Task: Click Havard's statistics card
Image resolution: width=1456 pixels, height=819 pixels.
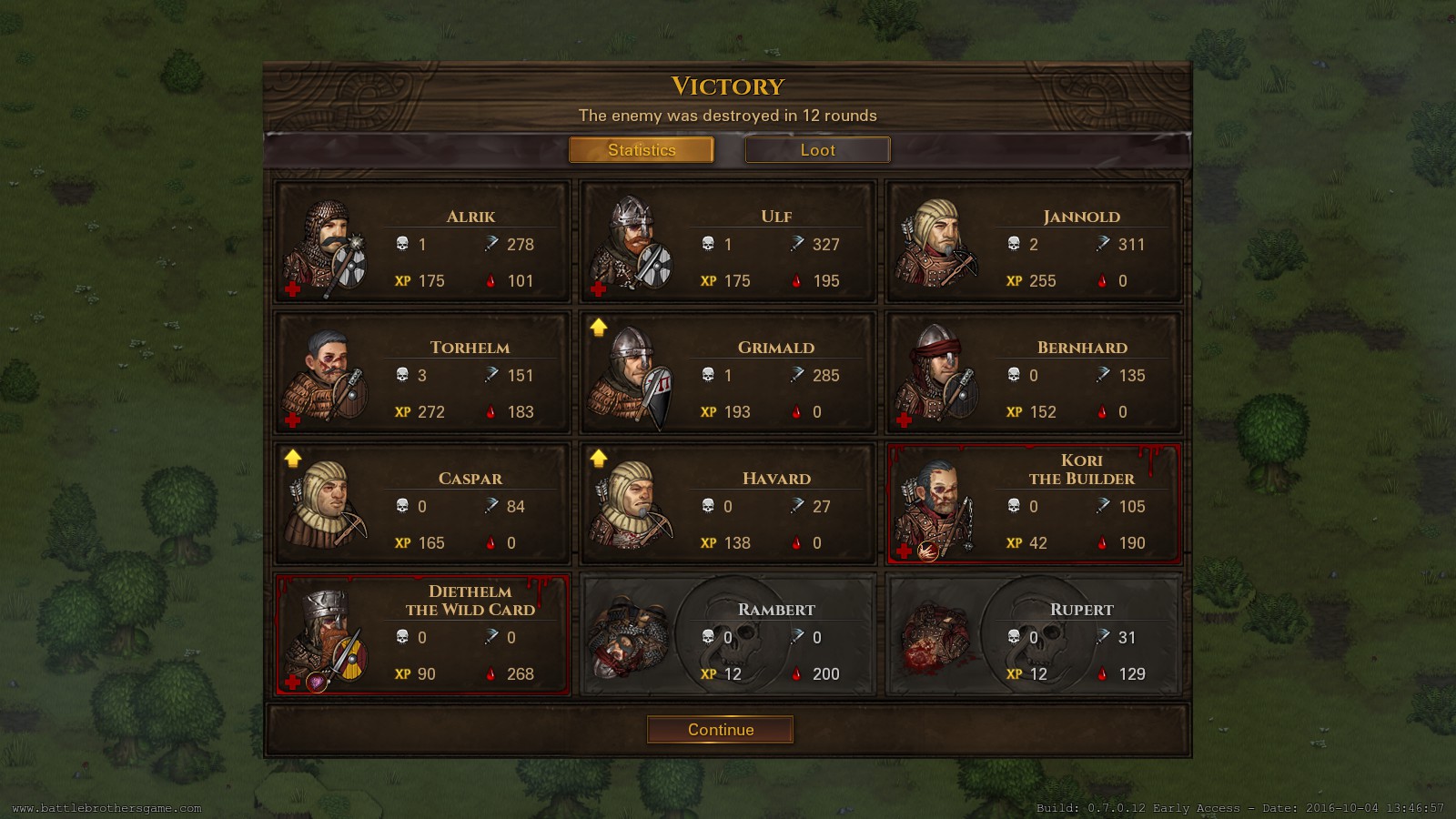Action: pyautogui.click(x=728, y=504)
